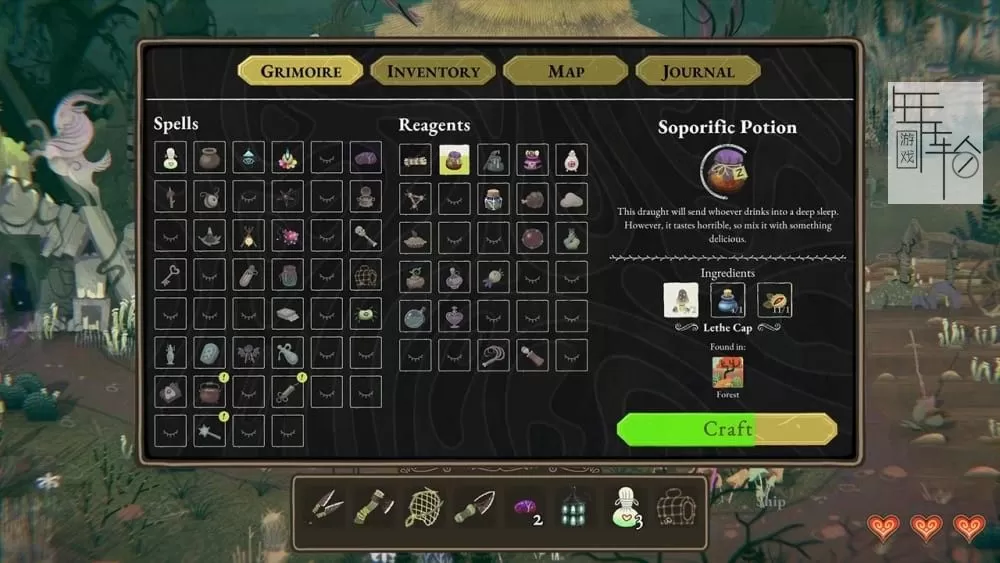Select the trowel hotbar slot
1000x563 pixels.
(472, 507)
